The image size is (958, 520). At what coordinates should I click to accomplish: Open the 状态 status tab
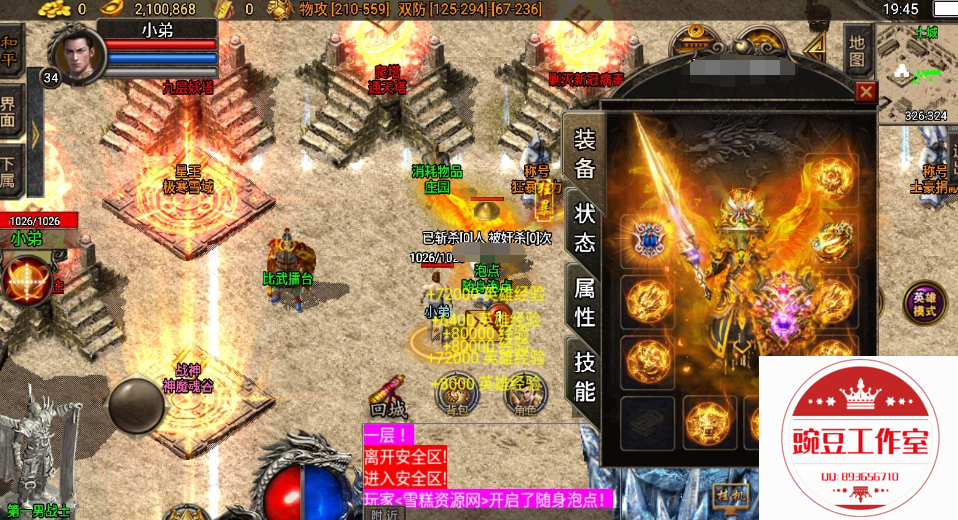pyautogui.click(x=584, y=228)
